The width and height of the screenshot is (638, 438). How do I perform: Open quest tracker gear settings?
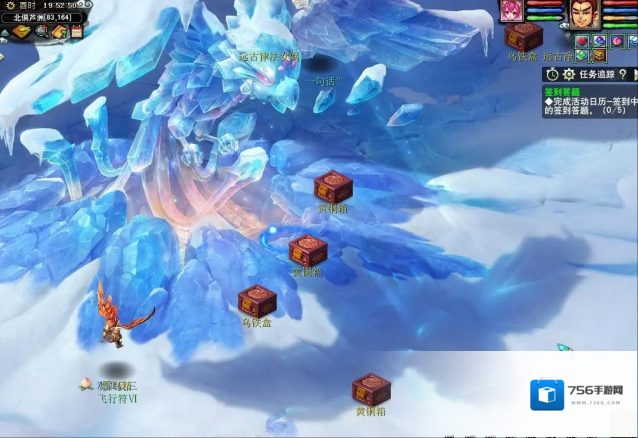point(569,74)
